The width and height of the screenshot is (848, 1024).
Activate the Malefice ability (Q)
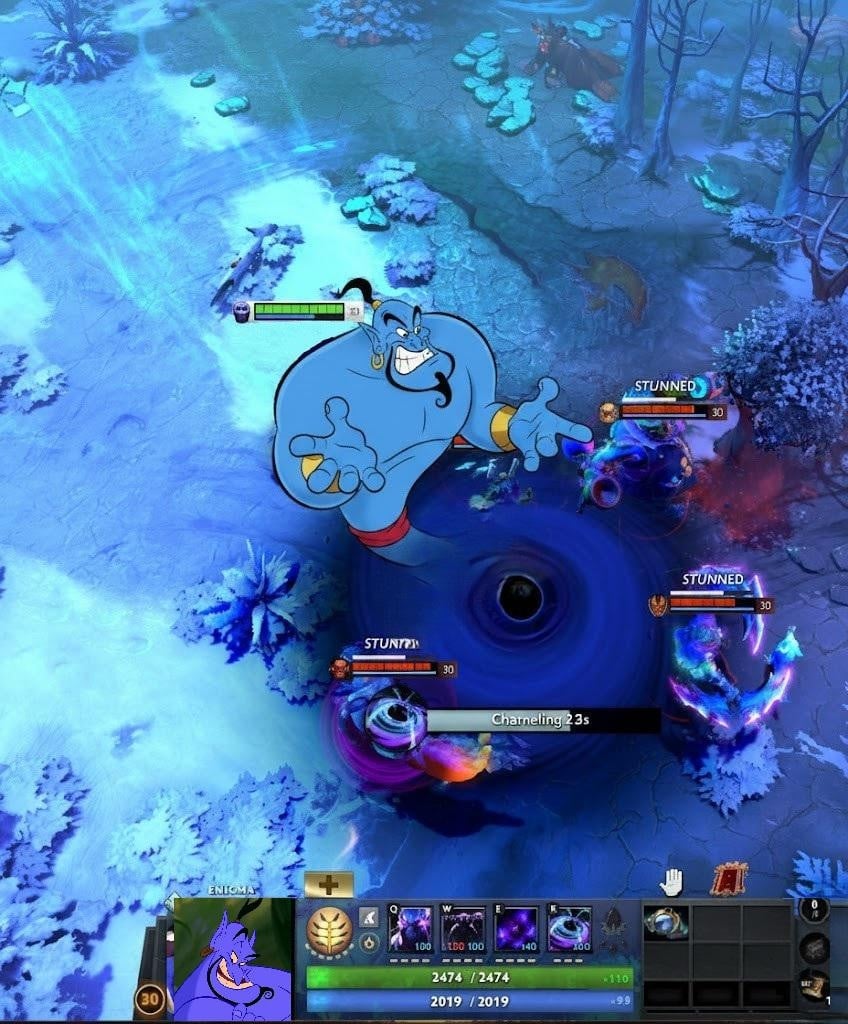click(410, 928)
